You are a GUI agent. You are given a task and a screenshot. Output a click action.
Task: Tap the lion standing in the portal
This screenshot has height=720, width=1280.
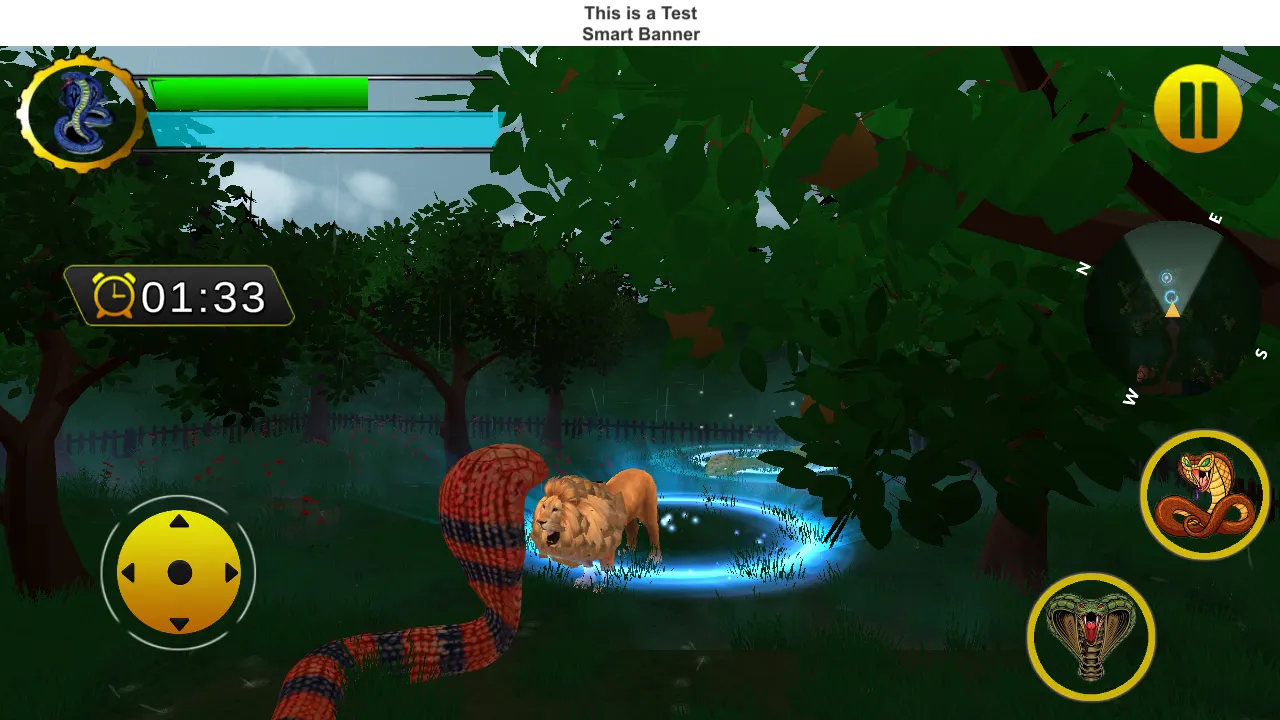(x=595, y=520)
